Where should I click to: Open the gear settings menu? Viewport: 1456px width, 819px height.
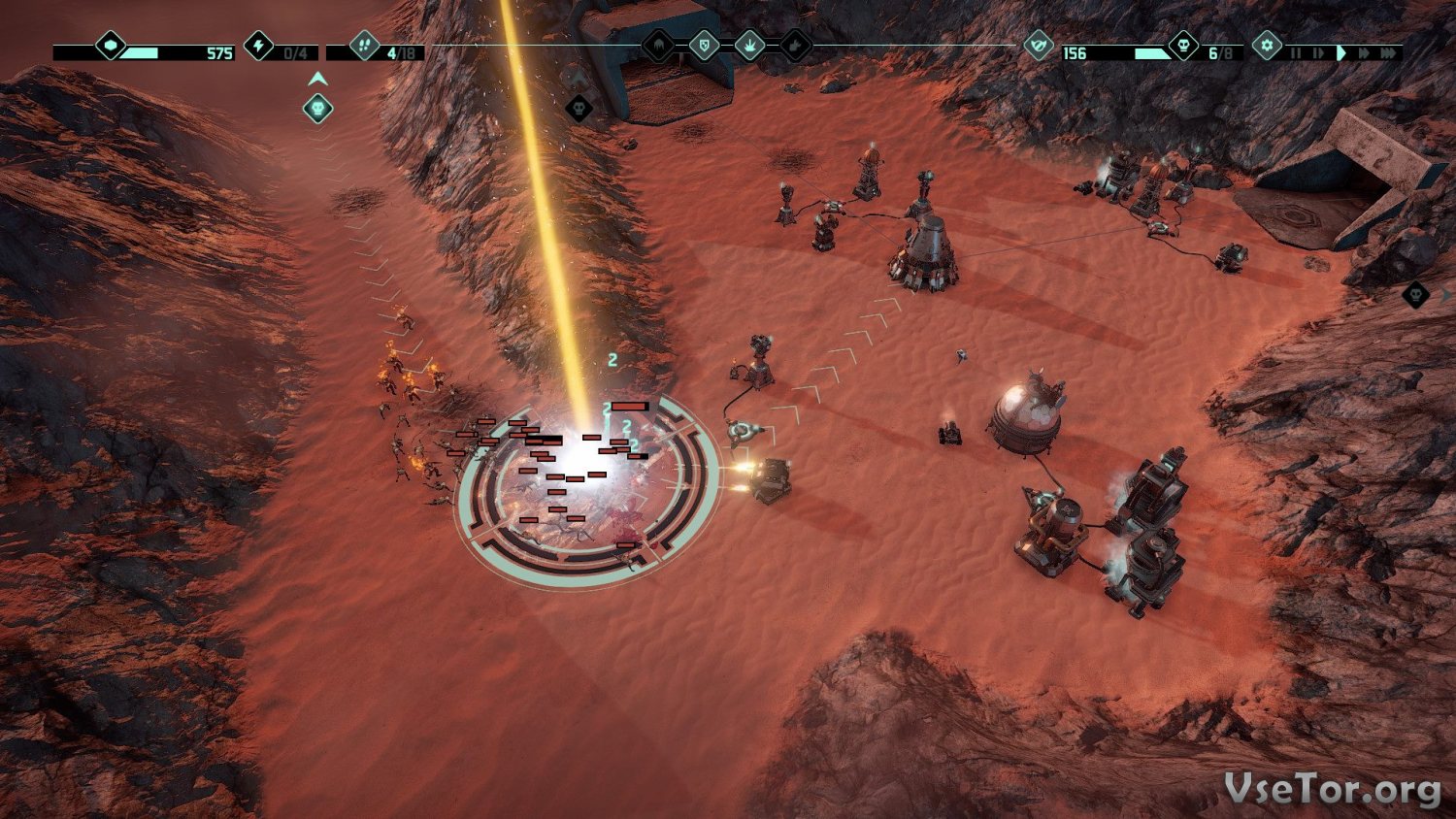pos(1267,46)
